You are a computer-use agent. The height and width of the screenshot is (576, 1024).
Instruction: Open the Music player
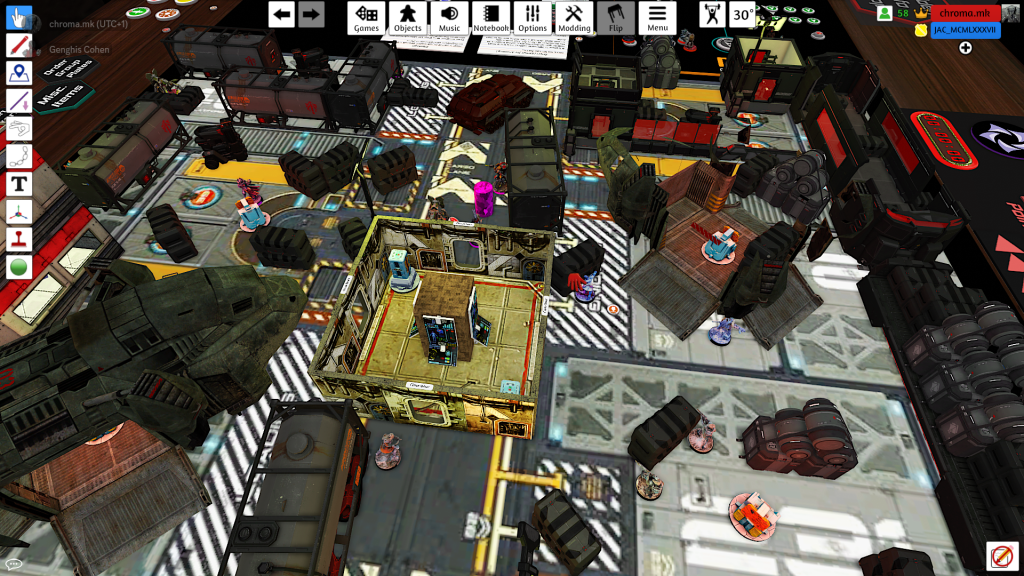[450, 17]
